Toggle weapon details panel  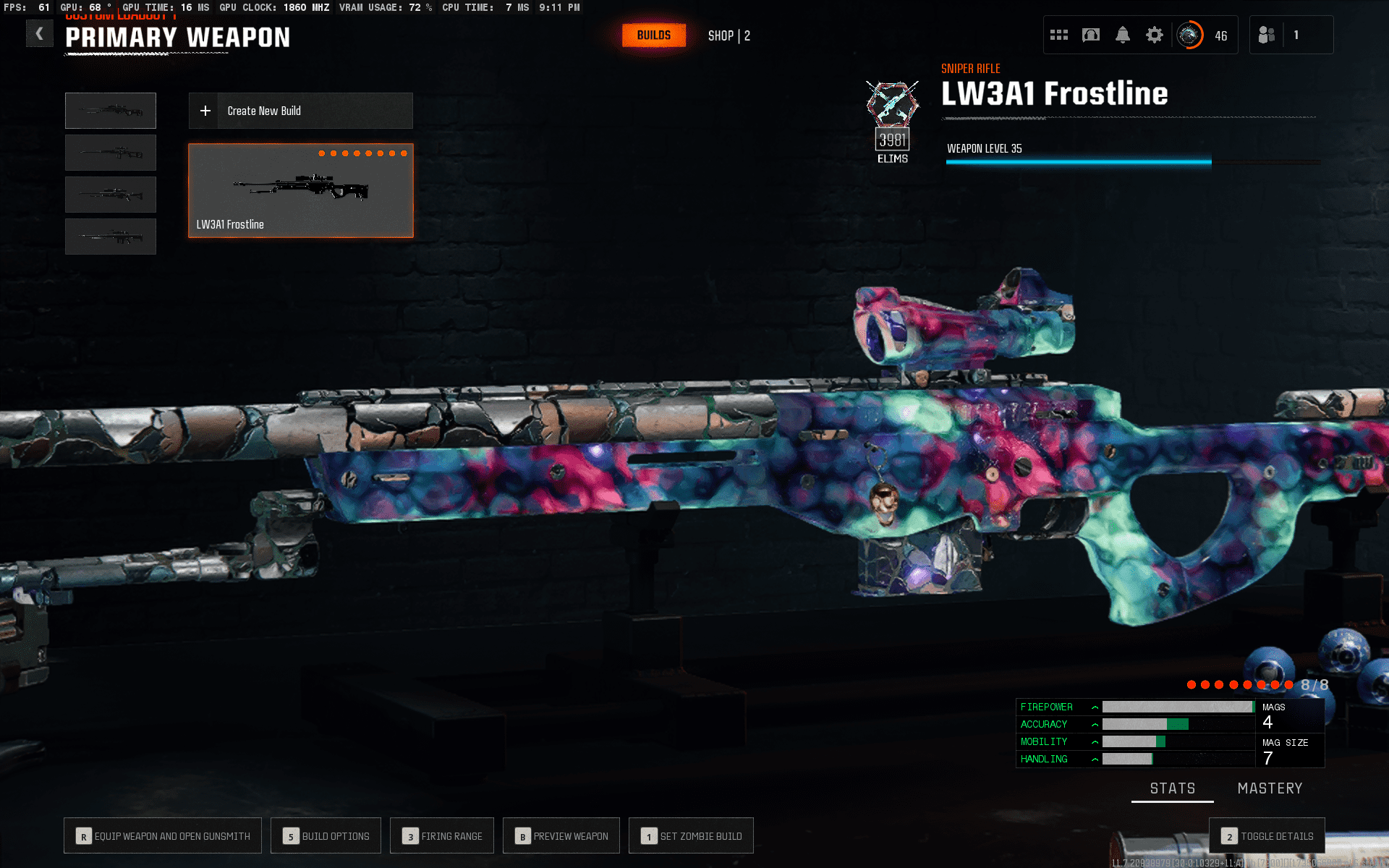pyautogui.click(x=1267, y=836)
